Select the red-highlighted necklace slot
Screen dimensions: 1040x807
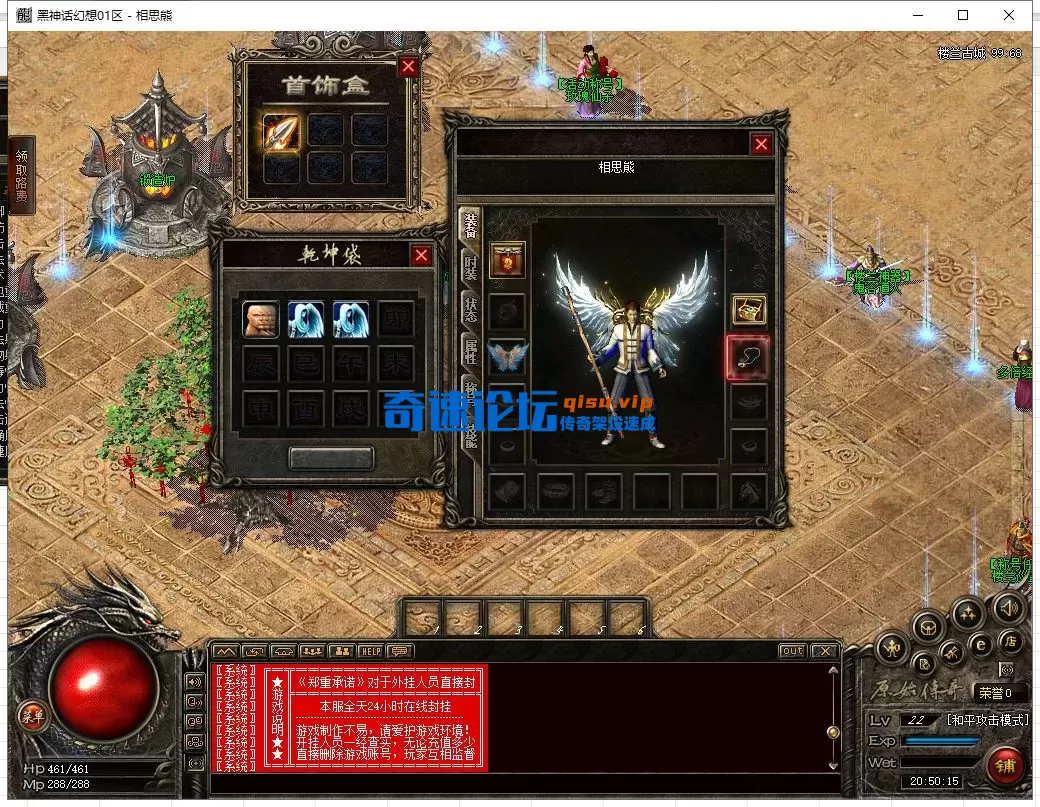pyautogui.click(x=746, y=357)
